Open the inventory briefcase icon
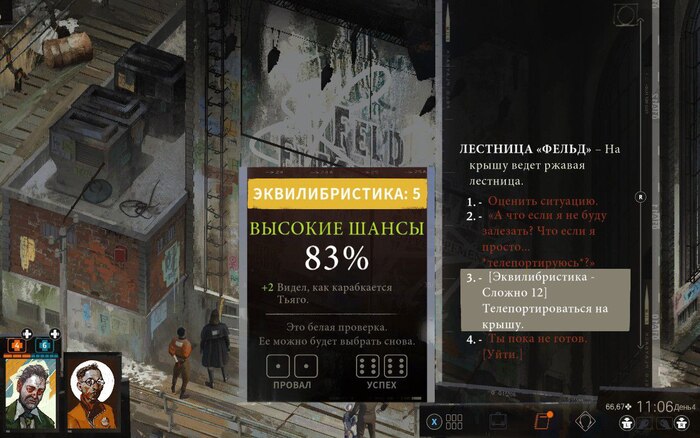The height and width of the screenshot is (438, 700). (497, 421)
